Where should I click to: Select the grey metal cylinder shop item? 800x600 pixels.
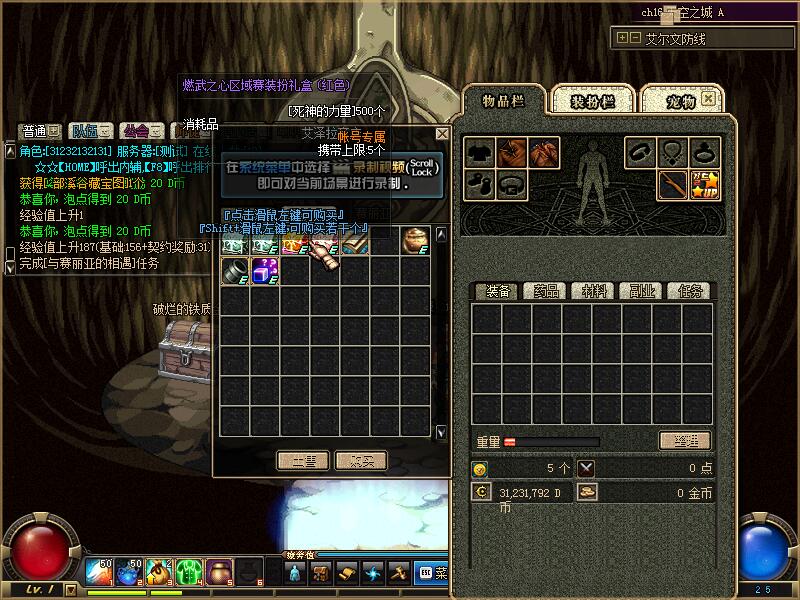click(x=235, y=270)
